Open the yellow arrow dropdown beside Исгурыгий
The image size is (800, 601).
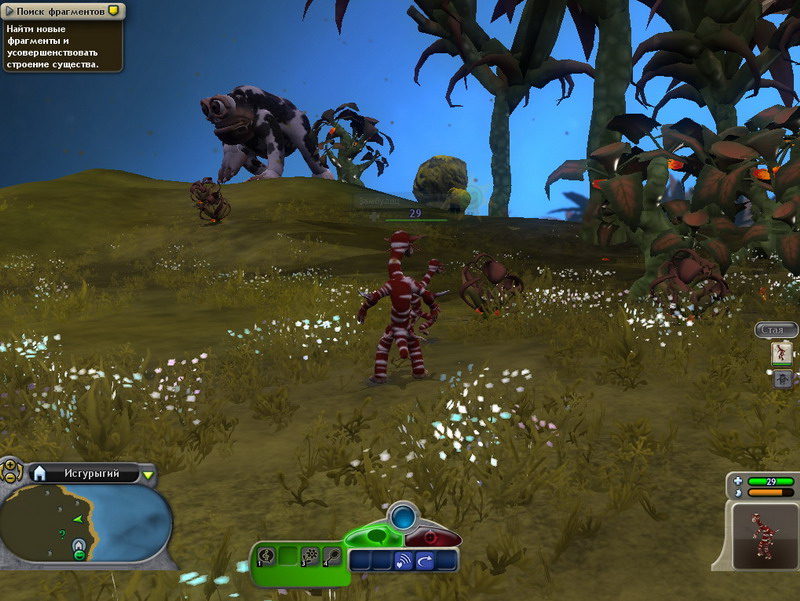[x=148, y=474]
